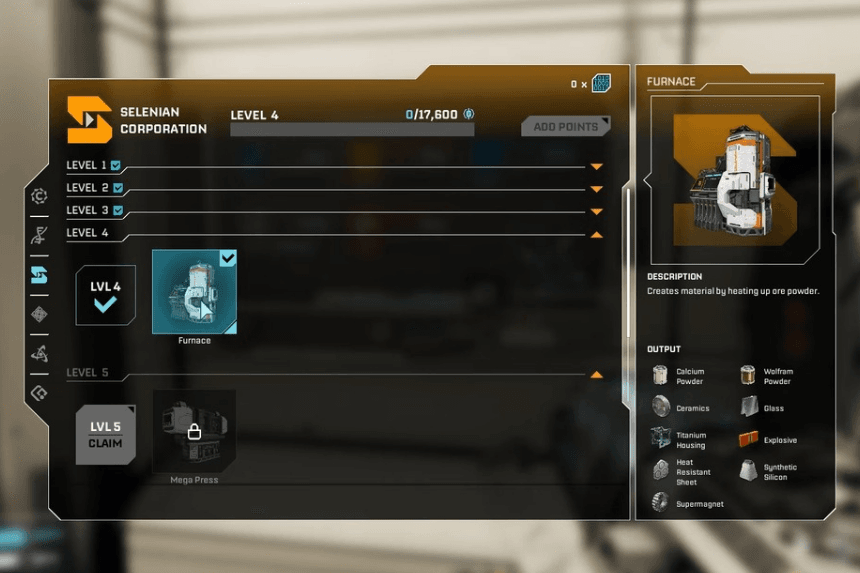860x573 pixels.
Task: Collapse the Level 1 section arrow
Action: pos(597,166)
